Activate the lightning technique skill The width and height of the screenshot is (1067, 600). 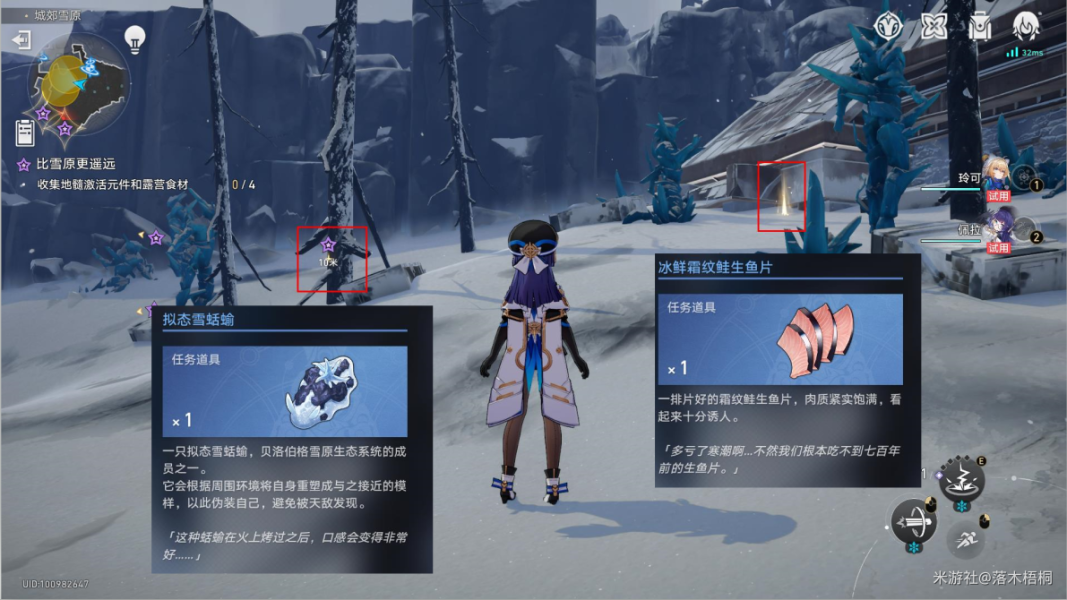click(962, 480)
